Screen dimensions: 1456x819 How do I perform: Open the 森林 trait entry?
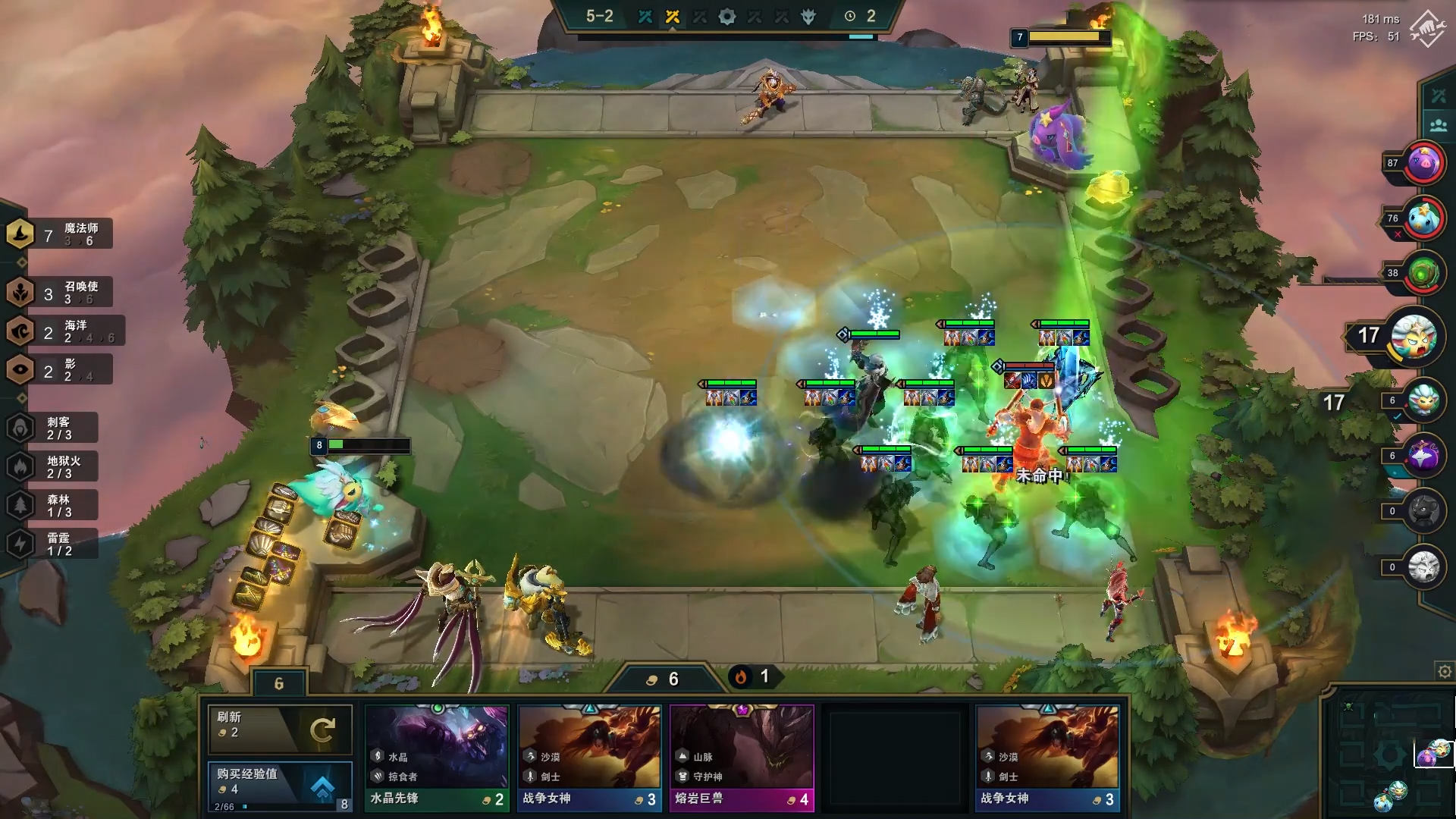click(x=53, y=506)
